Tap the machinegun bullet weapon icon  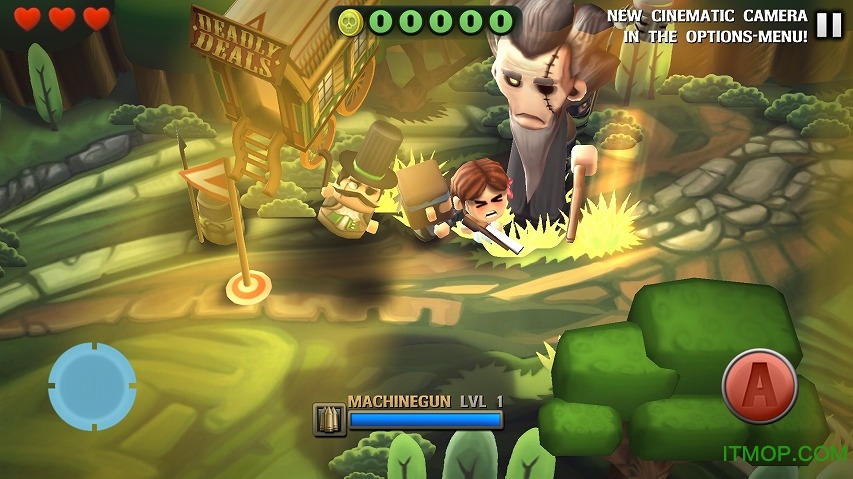click(x=329, y=419)
